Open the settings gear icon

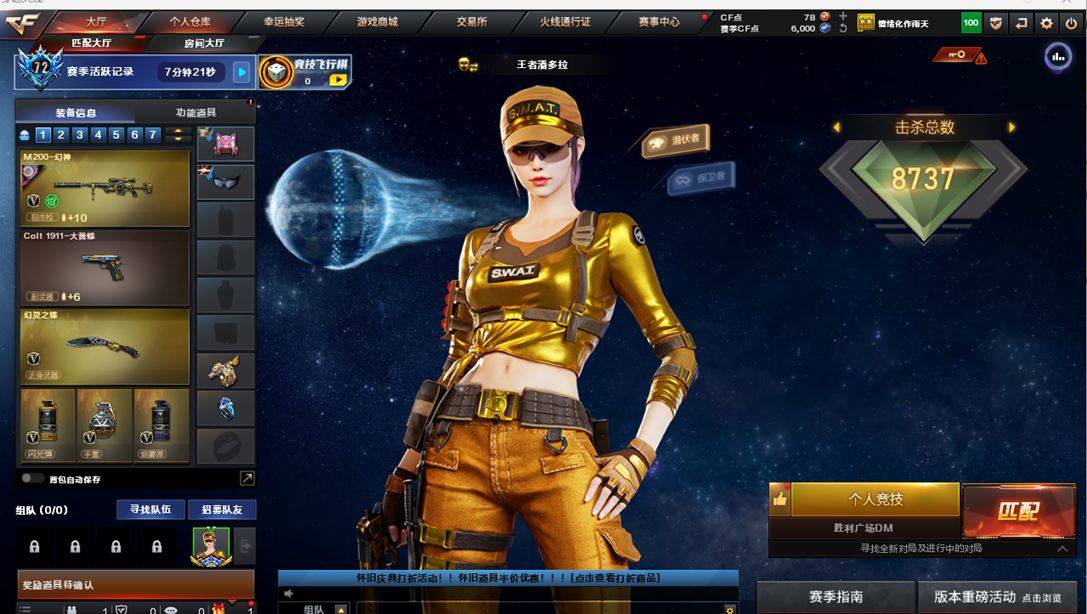(1046, 23)
